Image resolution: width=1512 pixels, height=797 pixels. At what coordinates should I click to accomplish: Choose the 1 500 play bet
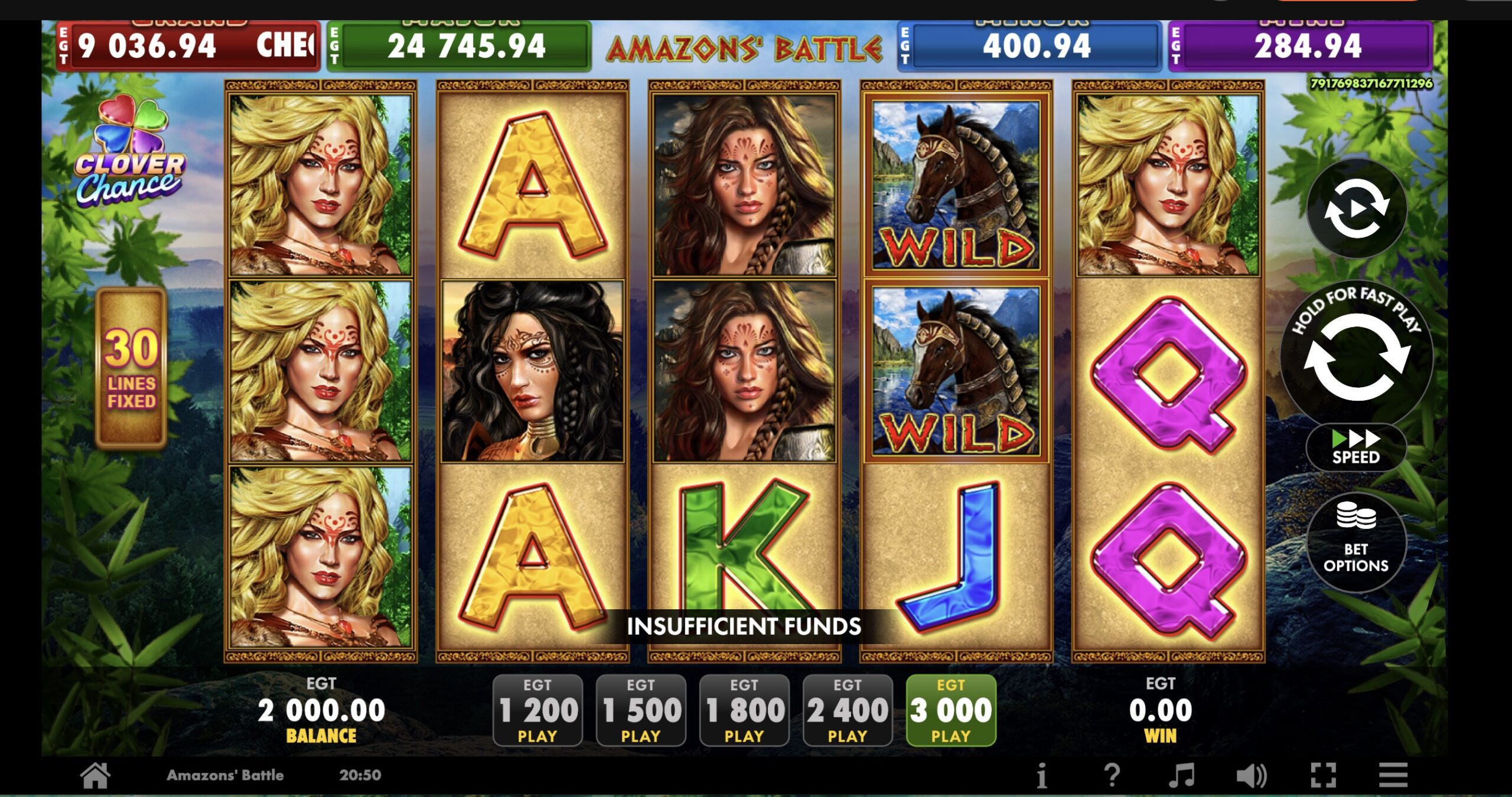pos(641,710)
